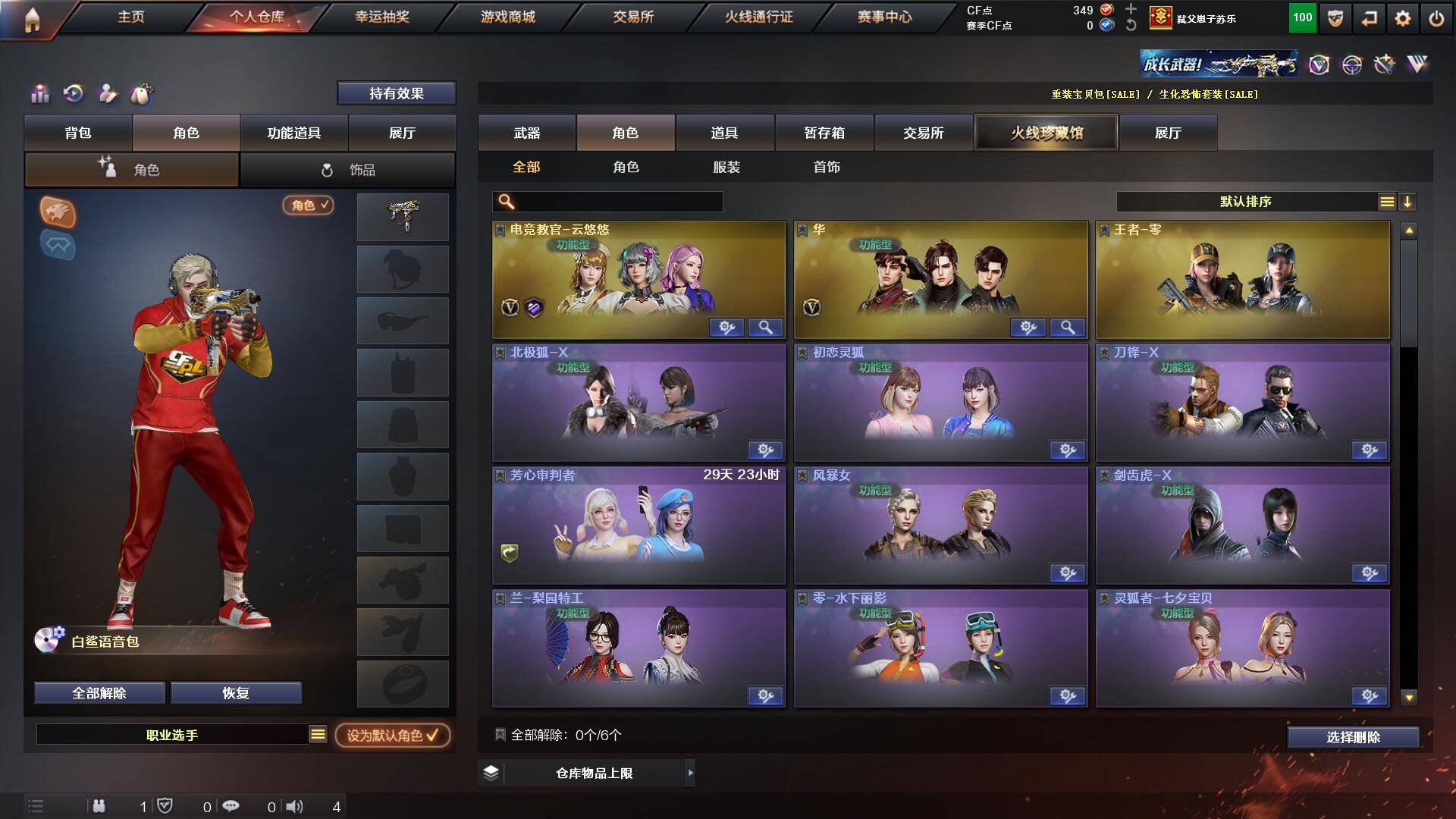Image resolution: width=1456 pixels, height=819 pixels.
Task: Click the 选择删除 button
Action: click(1353, 736)
